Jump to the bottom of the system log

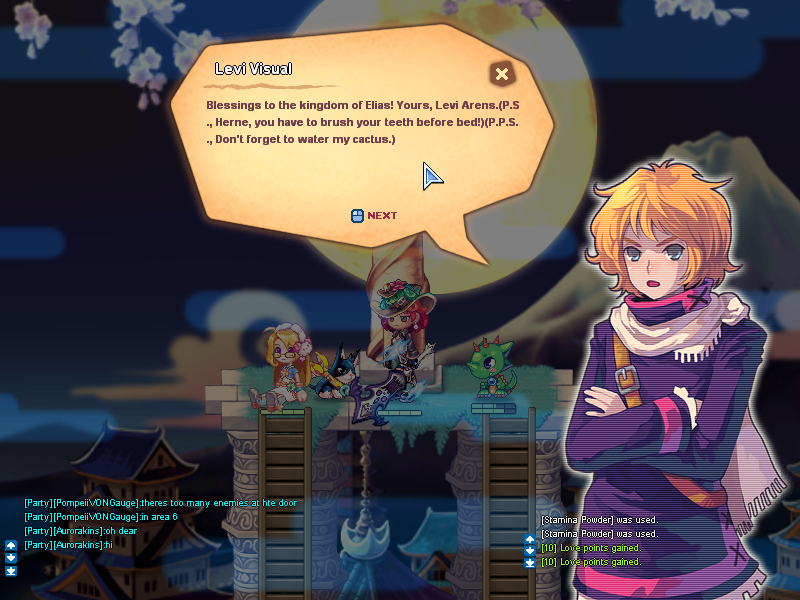(x=530, y=563)
